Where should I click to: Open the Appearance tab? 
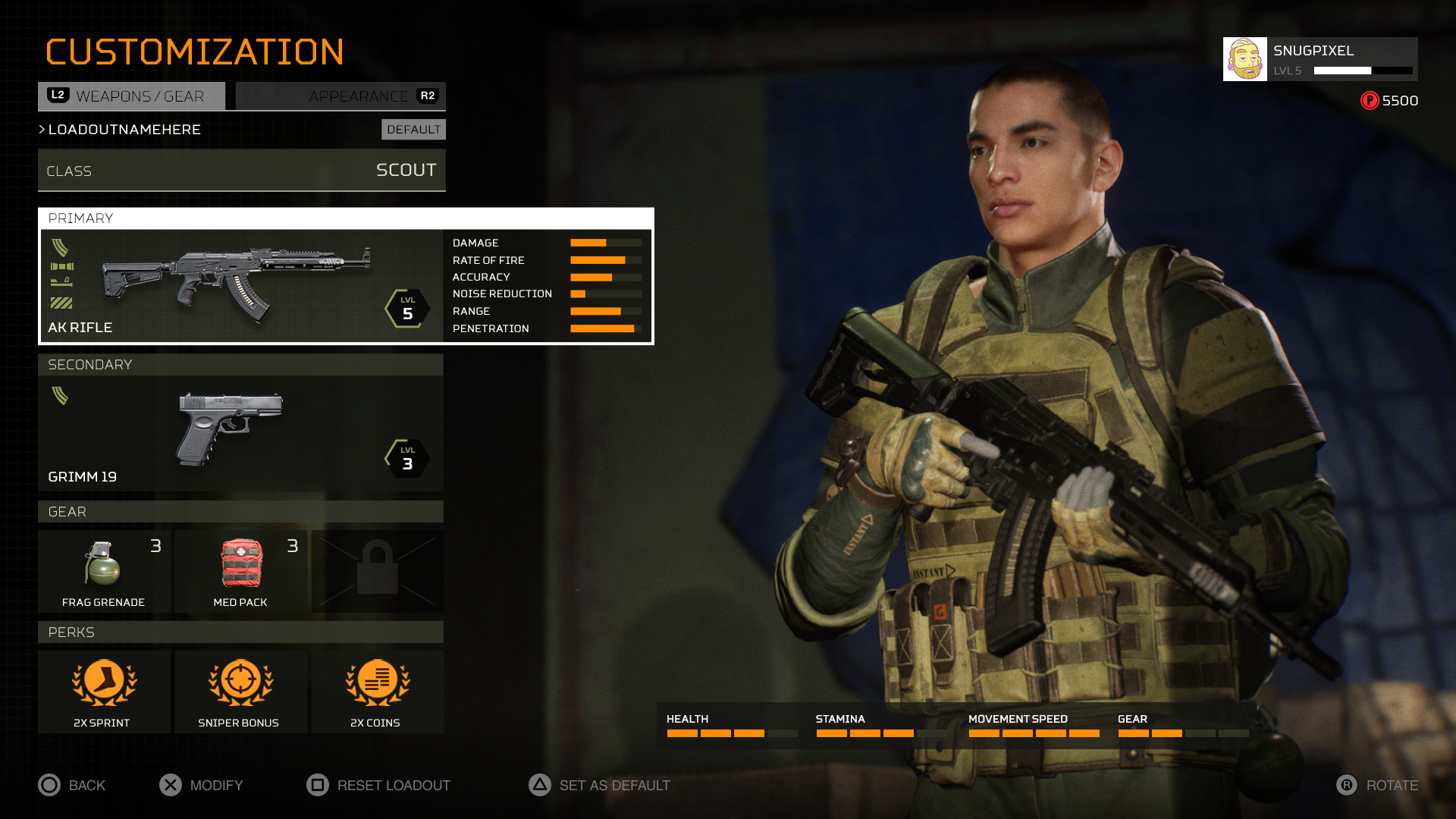(x=340, y=96)
